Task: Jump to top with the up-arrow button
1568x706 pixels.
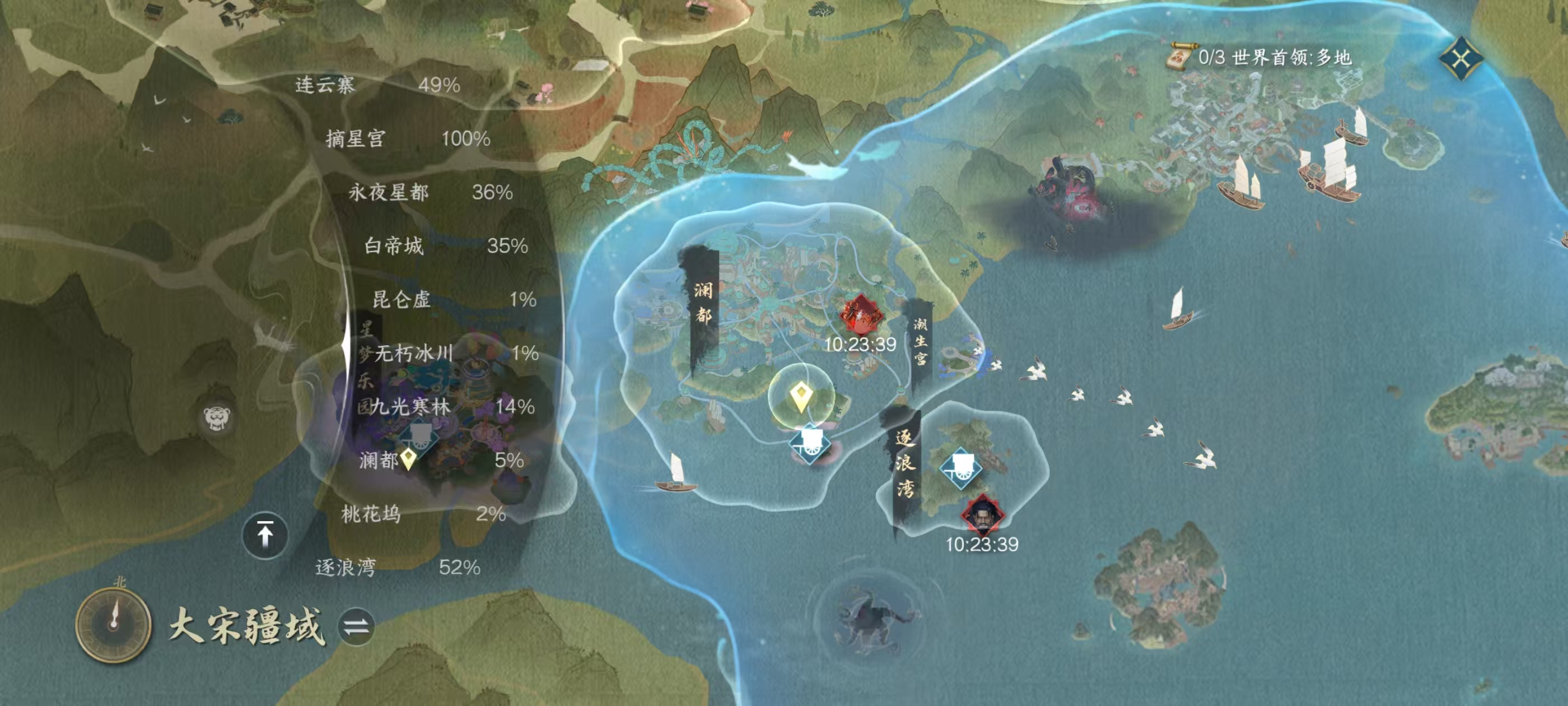Action: tap(265, 536)
